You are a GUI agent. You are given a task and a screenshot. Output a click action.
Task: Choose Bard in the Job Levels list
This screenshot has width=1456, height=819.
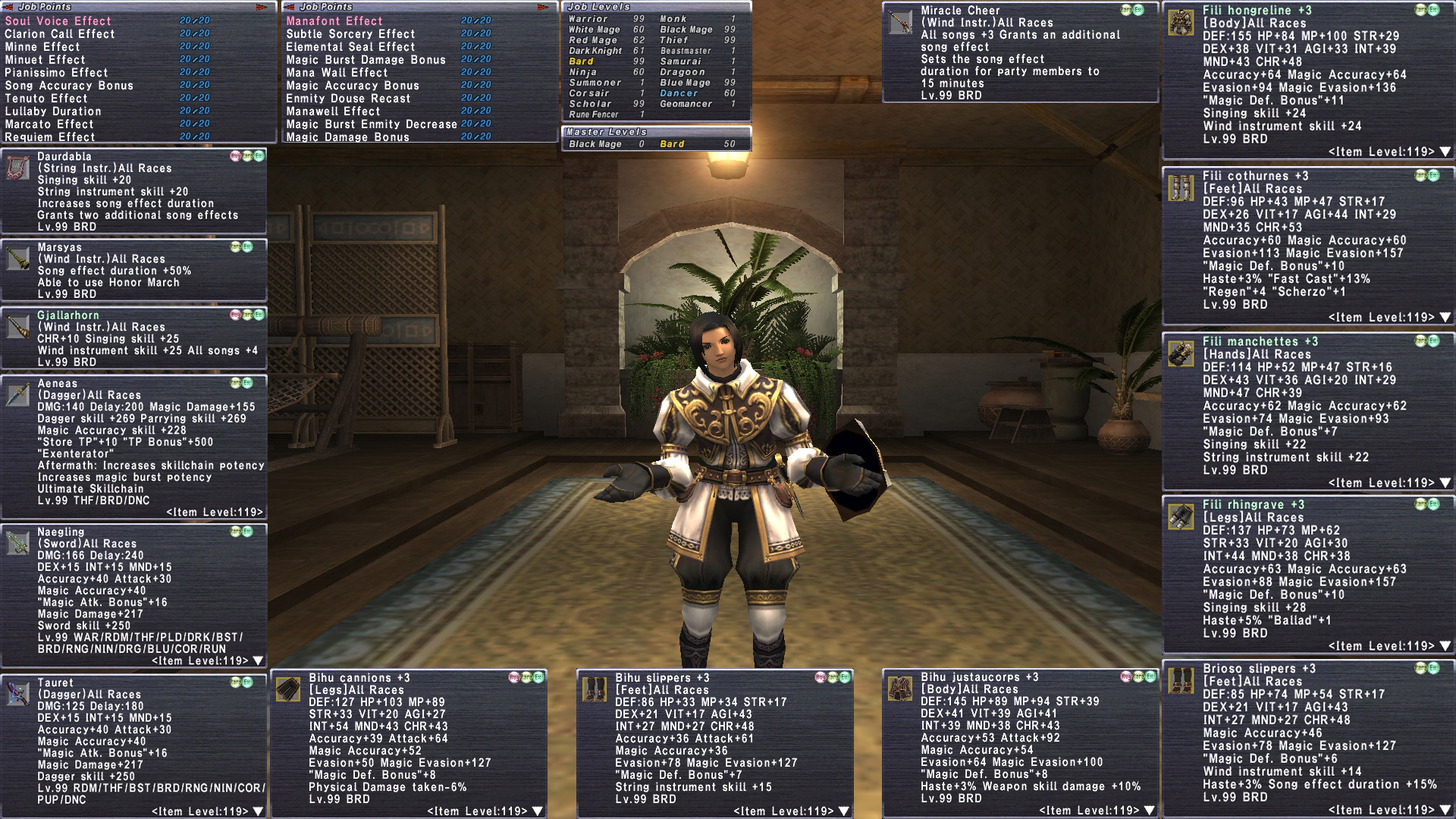pos(582,61)
